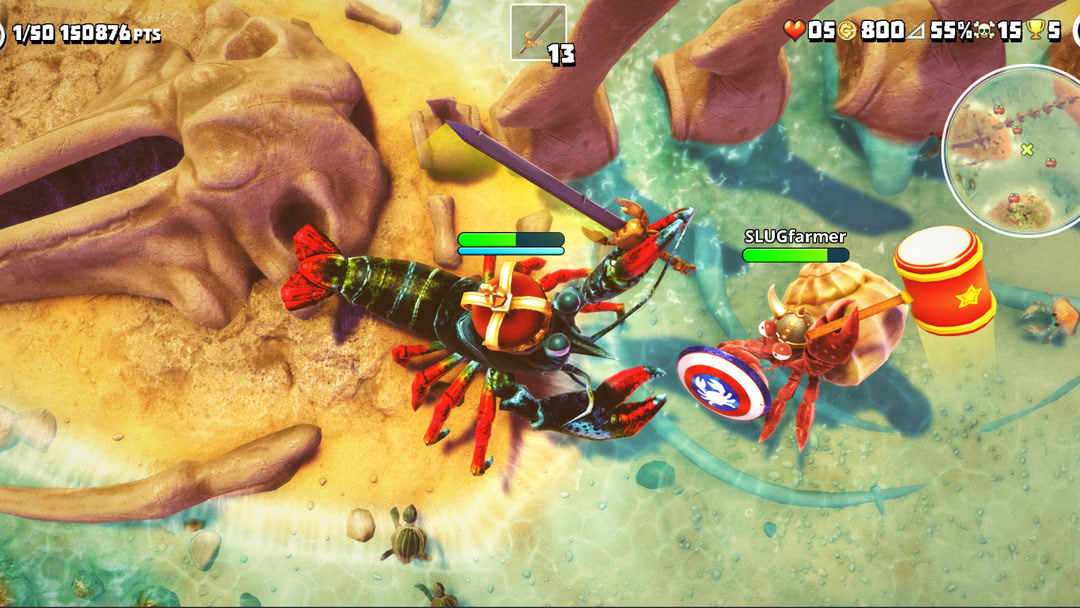Viewport: 1080px width, 608px height.
Task: Select the sword weapon slot
Action: pos(538,32)
